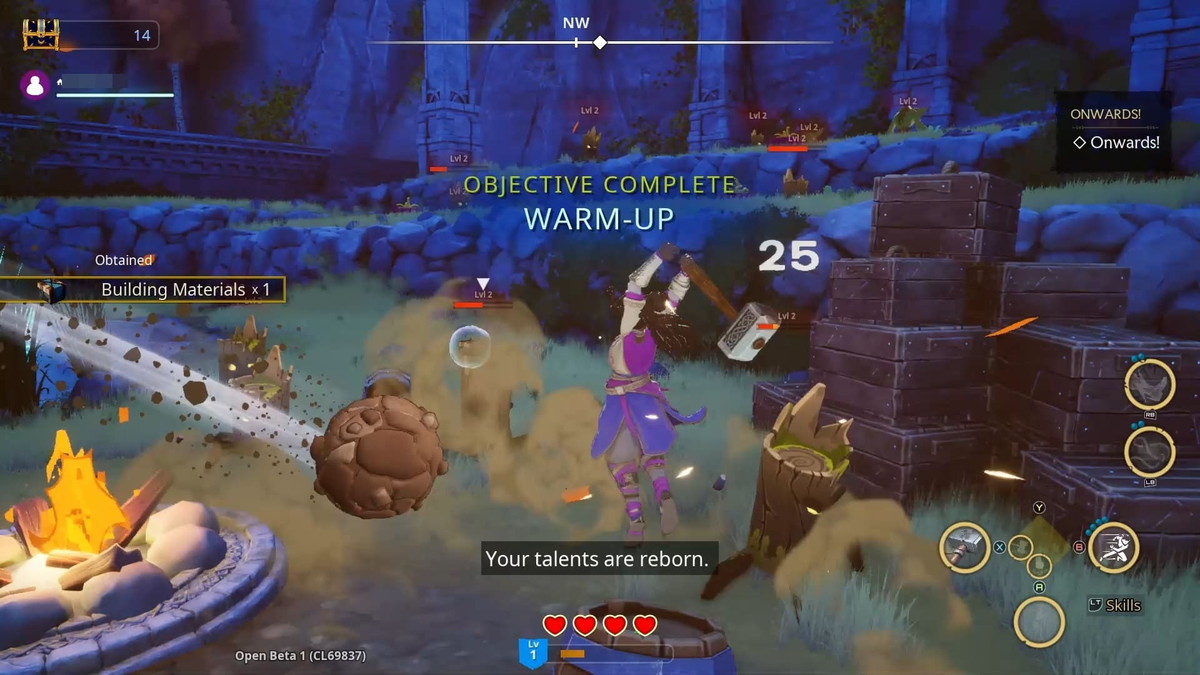
Task: Click the treasure chest icon
Action: click(x=41, y=34)
